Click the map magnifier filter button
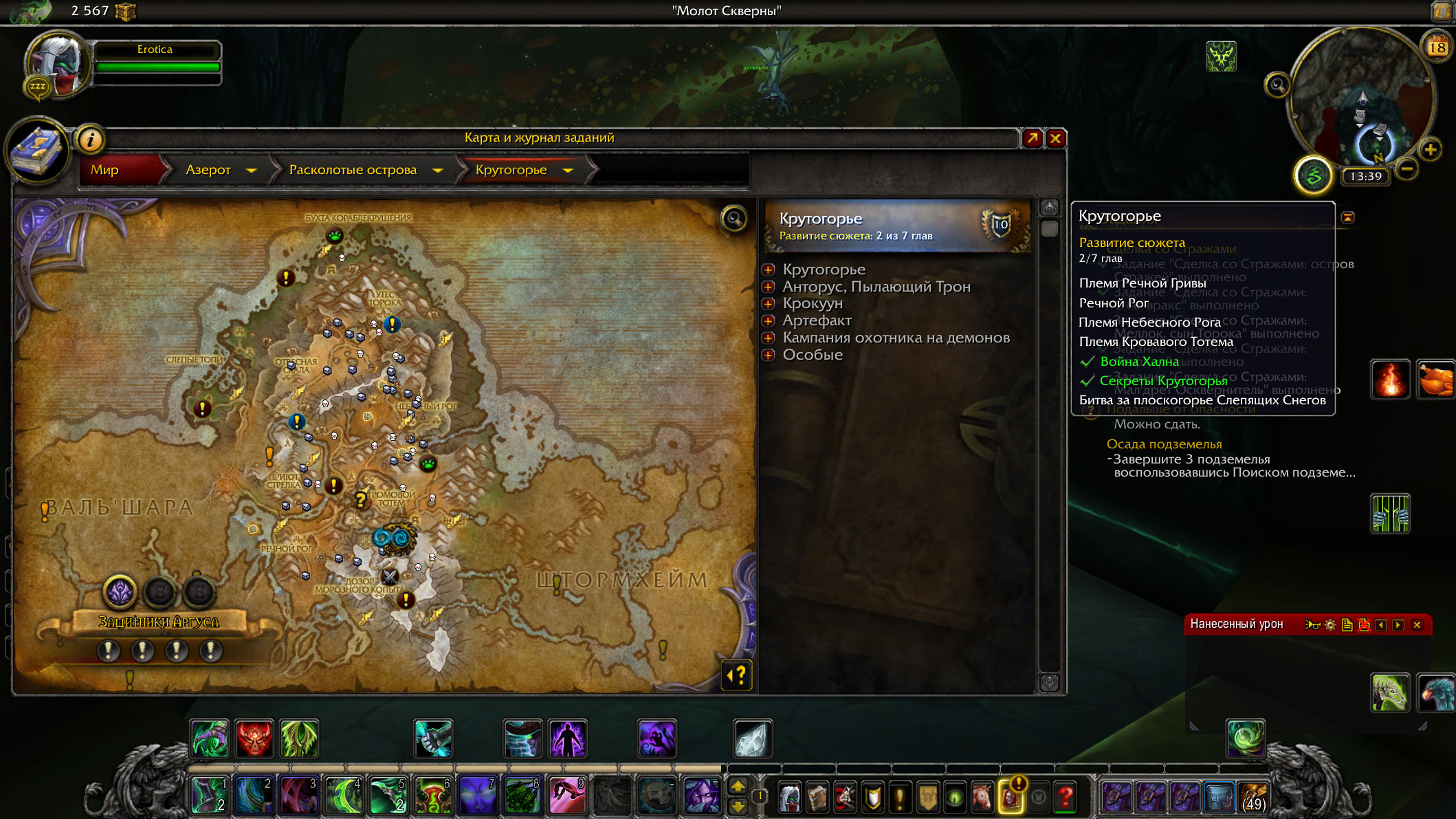 734,219
